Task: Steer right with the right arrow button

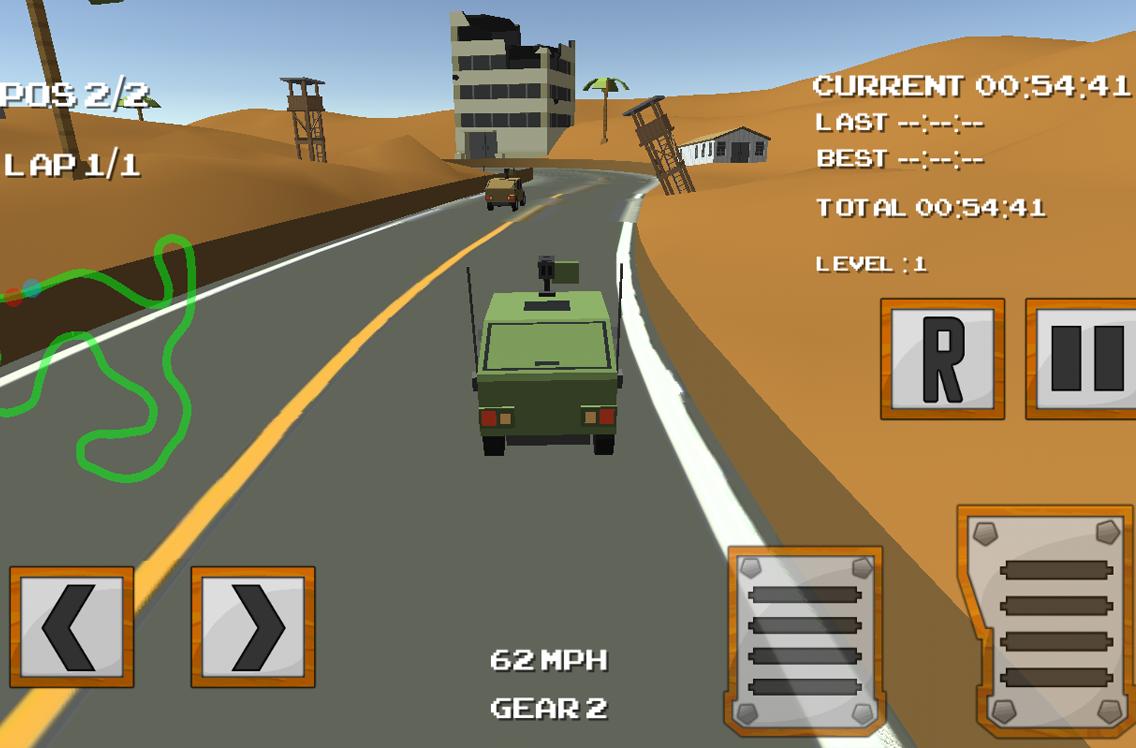Action: point(253,627)
